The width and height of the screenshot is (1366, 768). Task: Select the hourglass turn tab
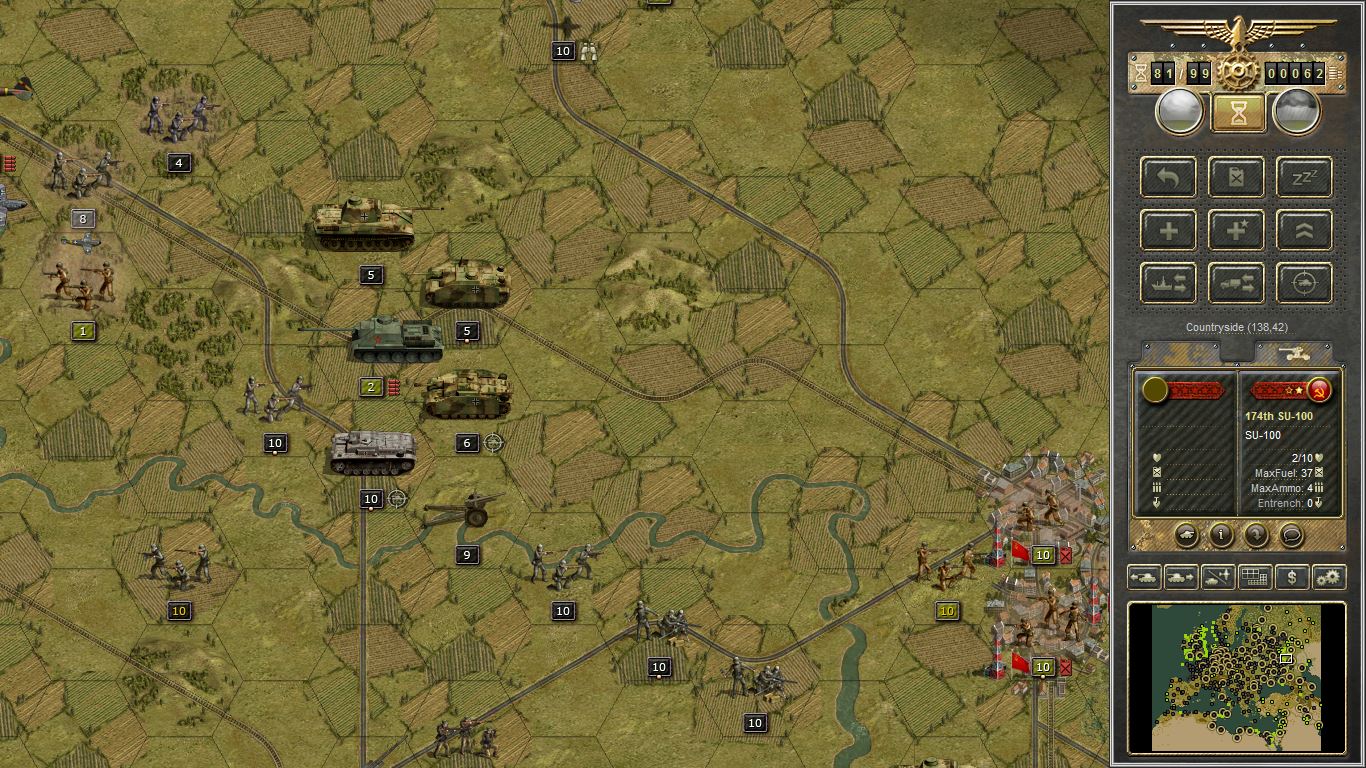(1238, 110)
